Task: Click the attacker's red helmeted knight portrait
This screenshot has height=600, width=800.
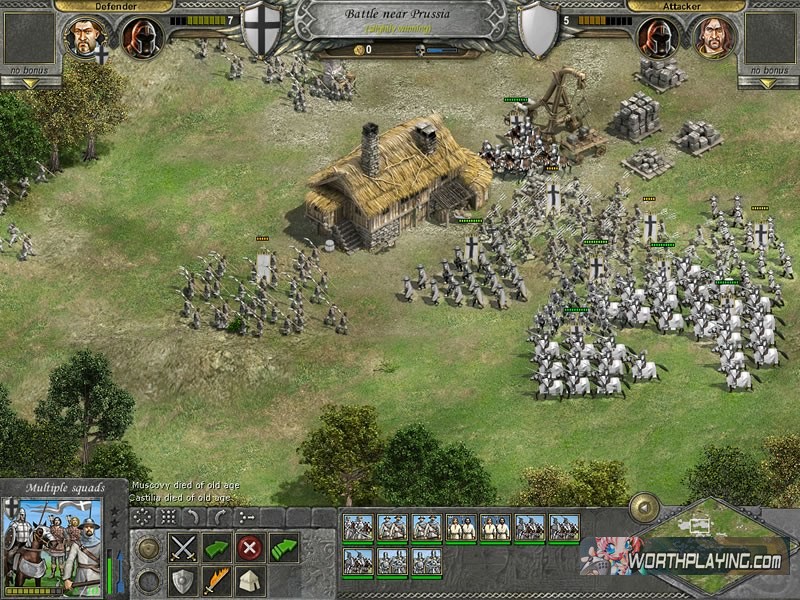Action: click(x=655, y=36)
